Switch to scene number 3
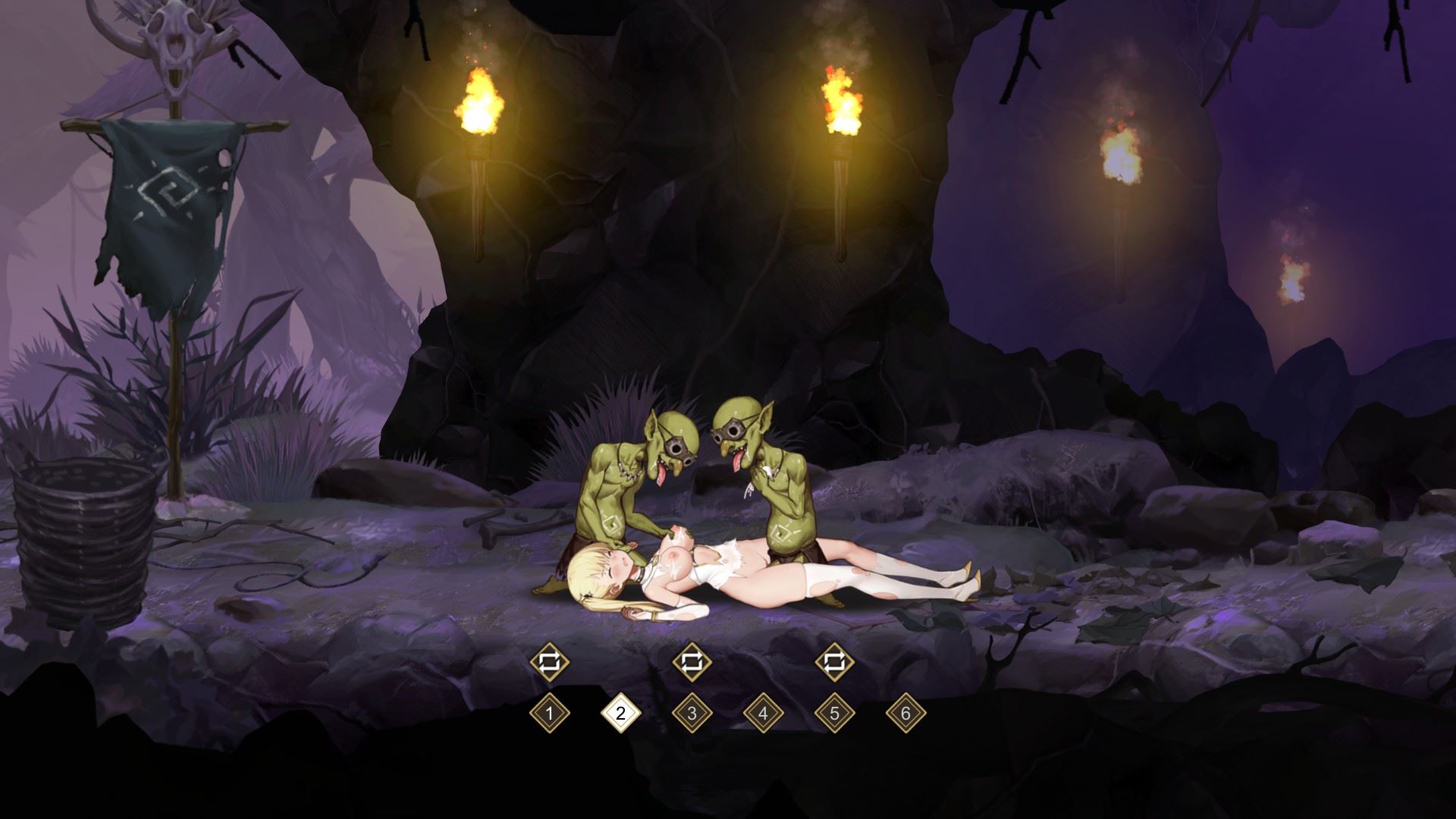Viewport: 1456px width, 819px height. pyautogui.click(x=692, y=714)
